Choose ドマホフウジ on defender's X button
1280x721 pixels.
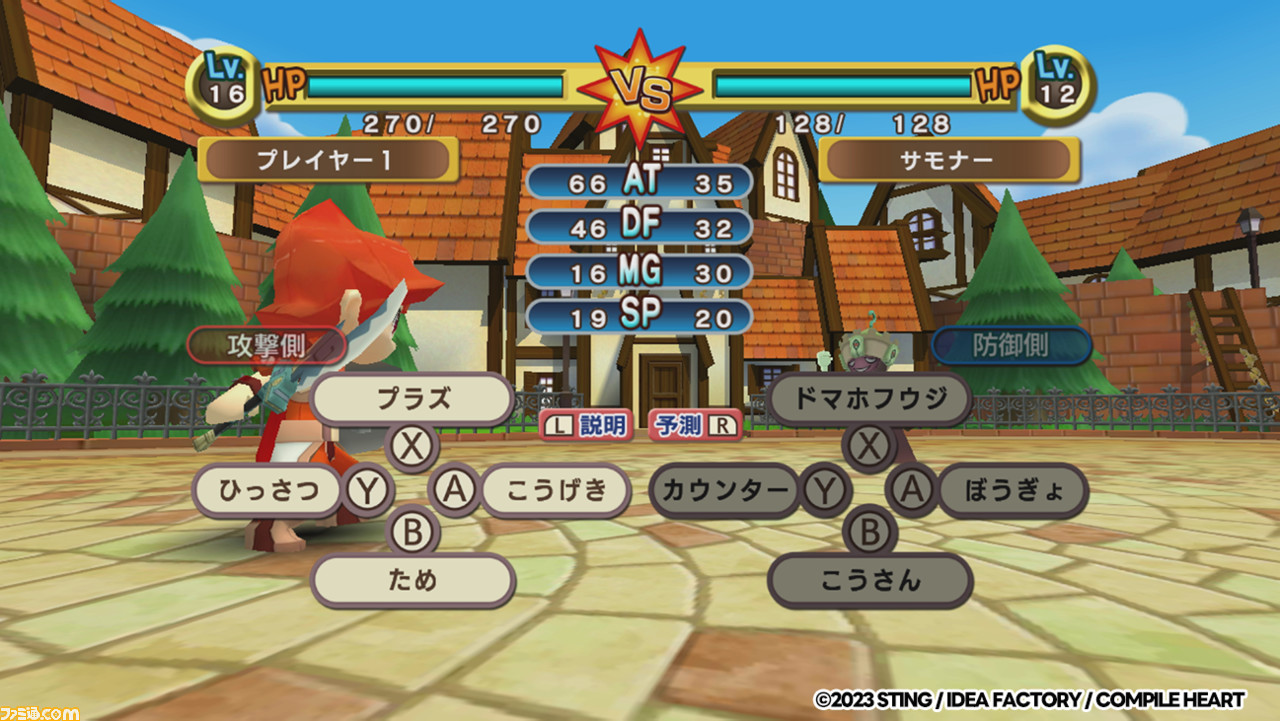pos(869,398)
